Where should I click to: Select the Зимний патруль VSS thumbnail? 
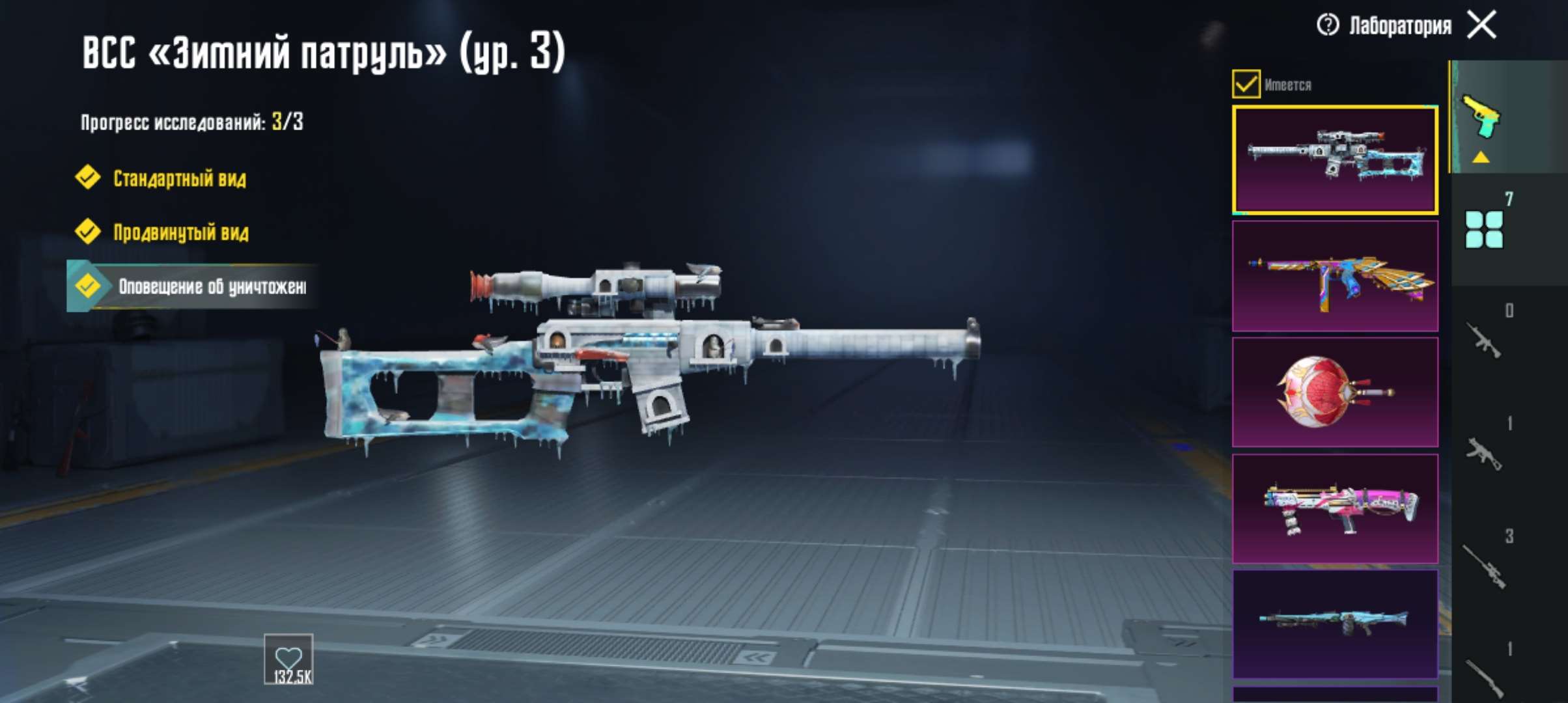click(x=1335, y=160)
